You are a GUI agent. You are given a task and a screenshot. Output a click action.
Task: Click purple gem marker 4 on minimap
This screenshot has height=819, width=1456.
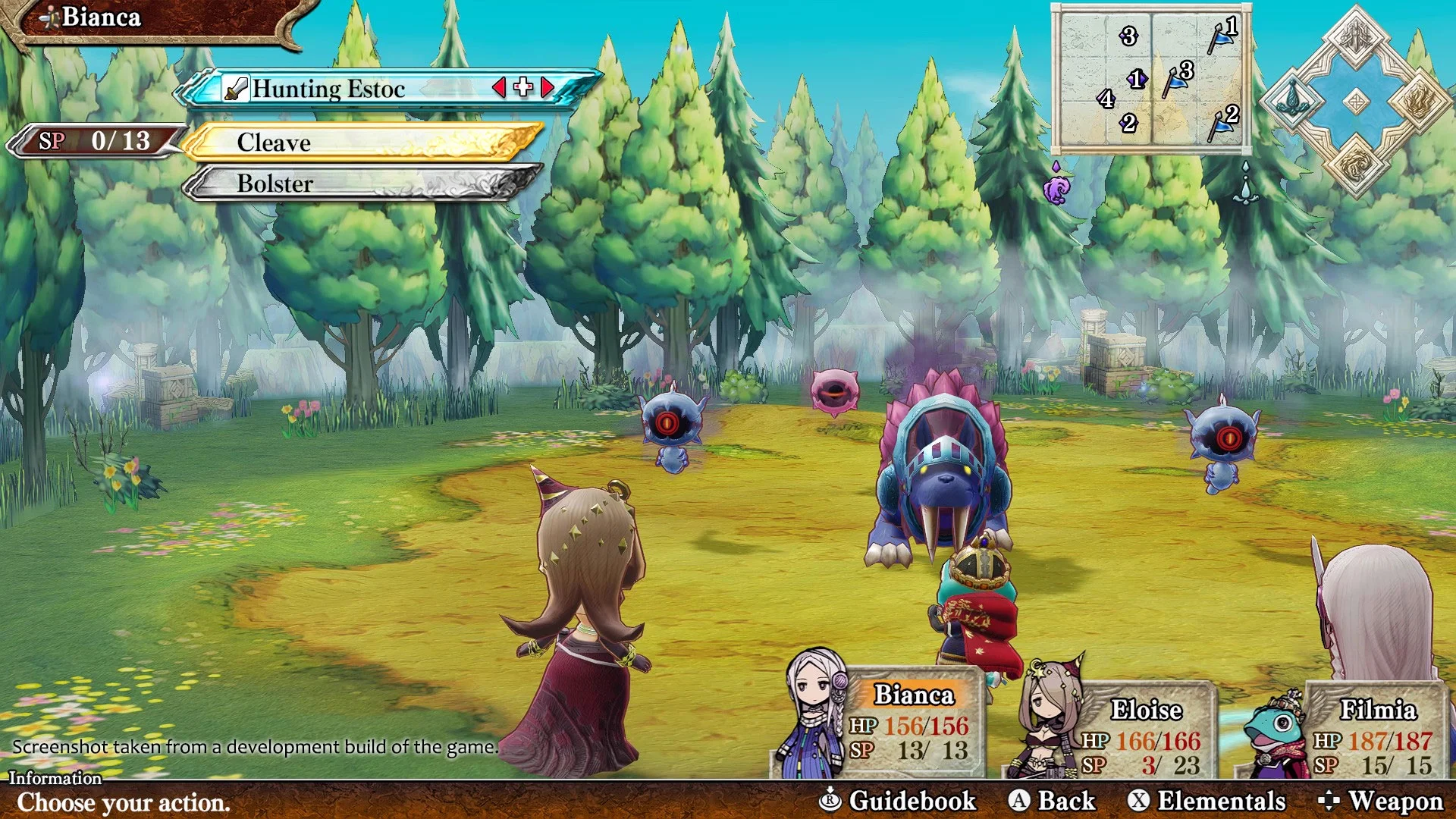point(1106,99)
